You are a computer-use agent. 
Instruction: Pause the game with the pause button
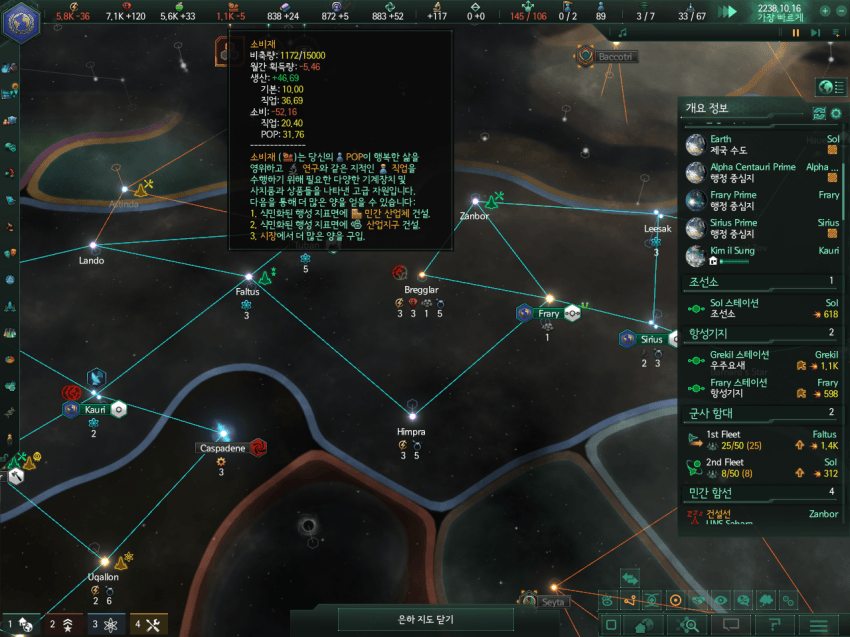pos(796,33)
